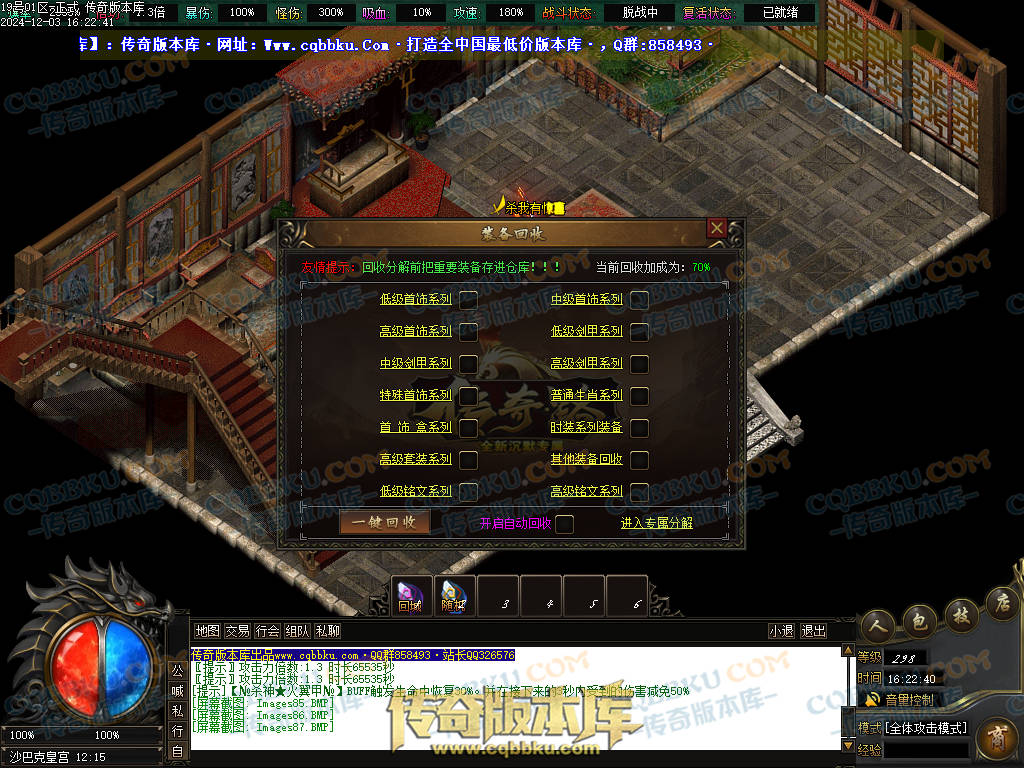Open the 地图 map button
Image resolution: width=1024 pixels, height=768 pixels.
(x=207, y=631)
